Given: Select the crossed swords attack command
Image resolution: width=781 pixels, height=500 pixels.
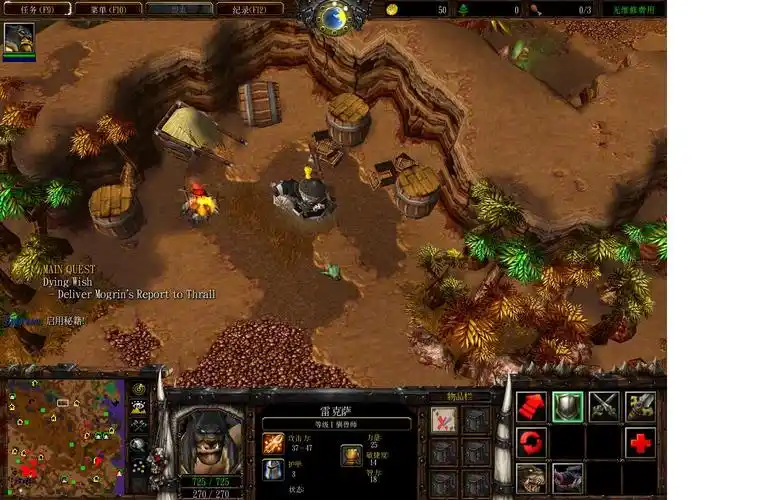Looking at the screenshot, I should click(x=604, y=406).
